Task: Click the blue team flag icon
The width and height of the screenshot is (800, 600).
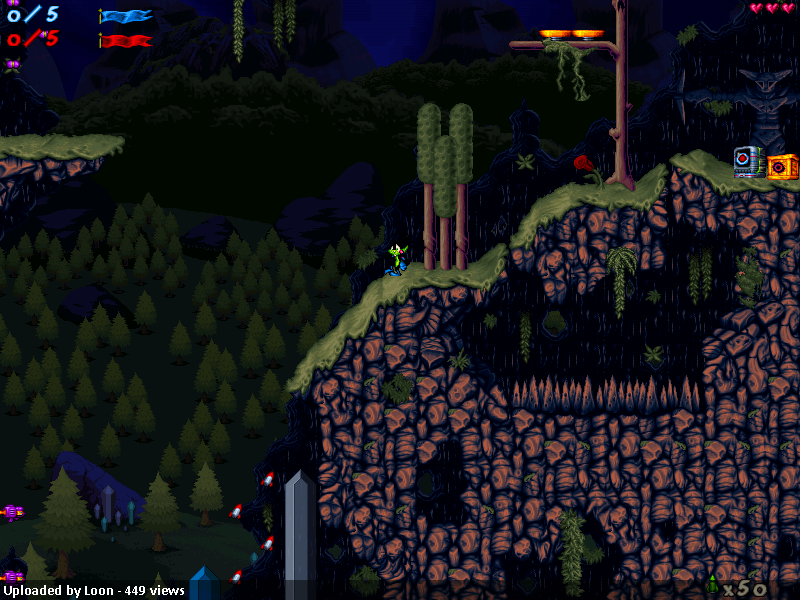Action: 126,16
